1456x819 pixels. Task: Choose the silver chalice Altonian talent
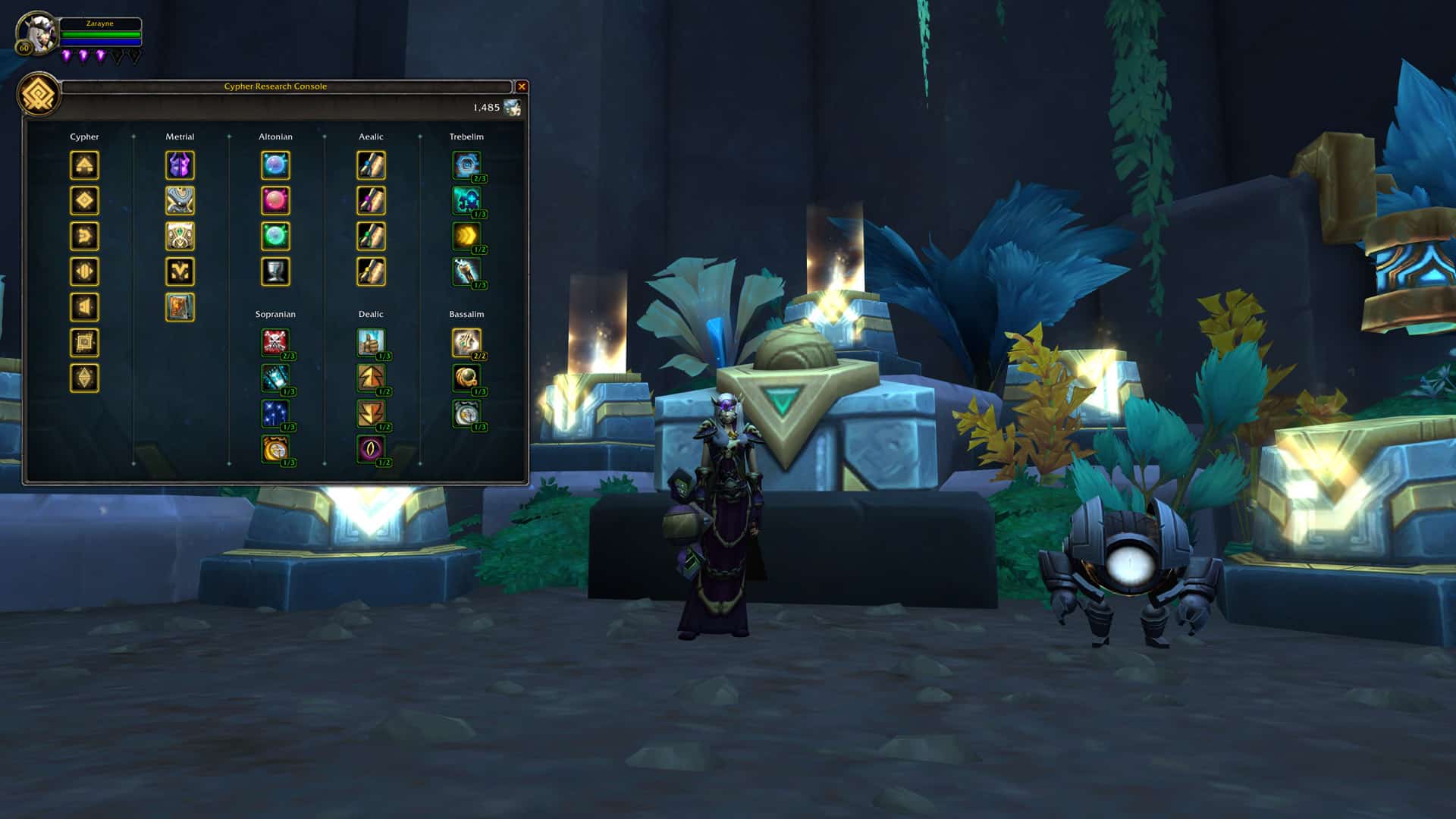tap(275, 271)
